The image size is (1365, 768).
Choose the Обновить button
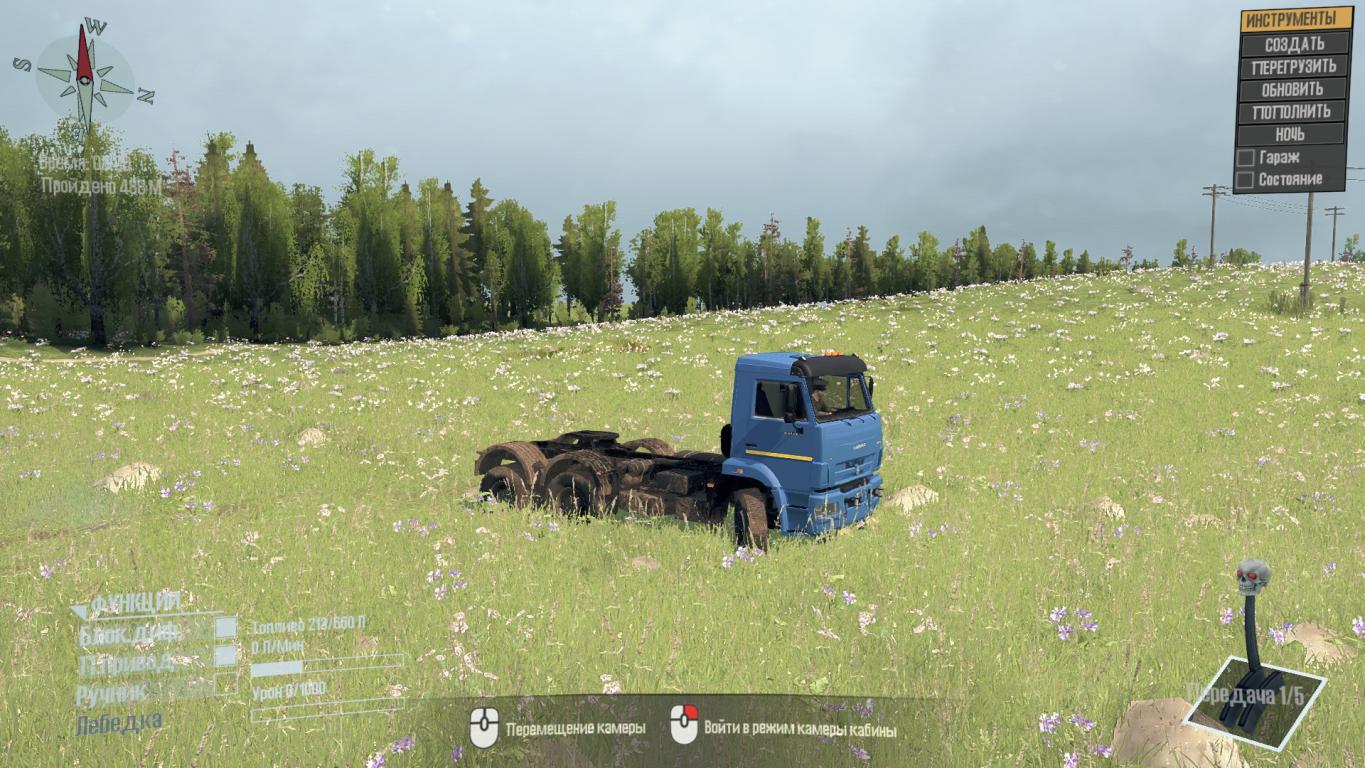[1294, 89]
